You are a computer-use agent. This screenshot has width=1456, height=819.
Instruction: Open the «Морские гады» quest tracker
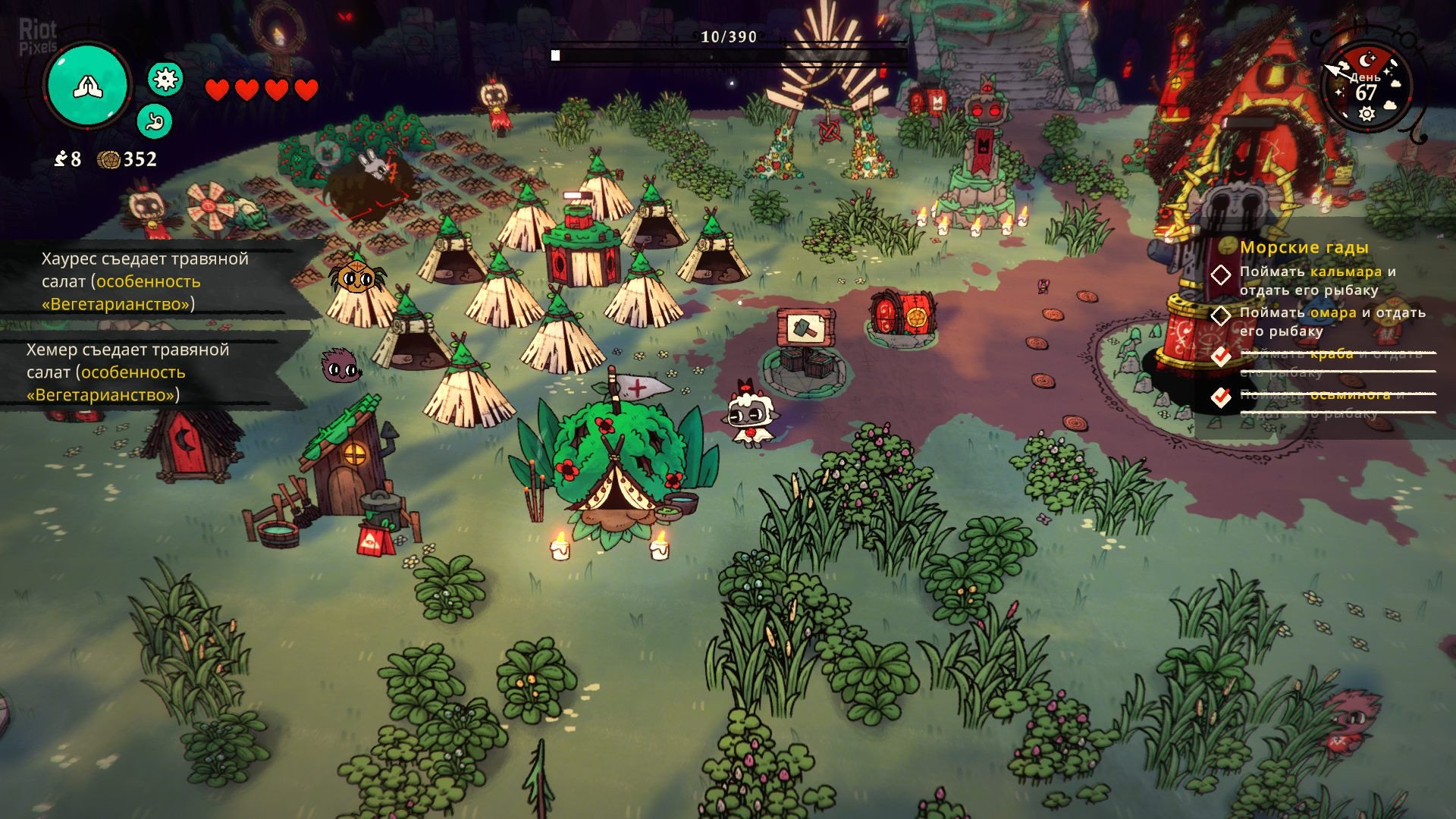pyautogui.click(x=1304, y=247)
